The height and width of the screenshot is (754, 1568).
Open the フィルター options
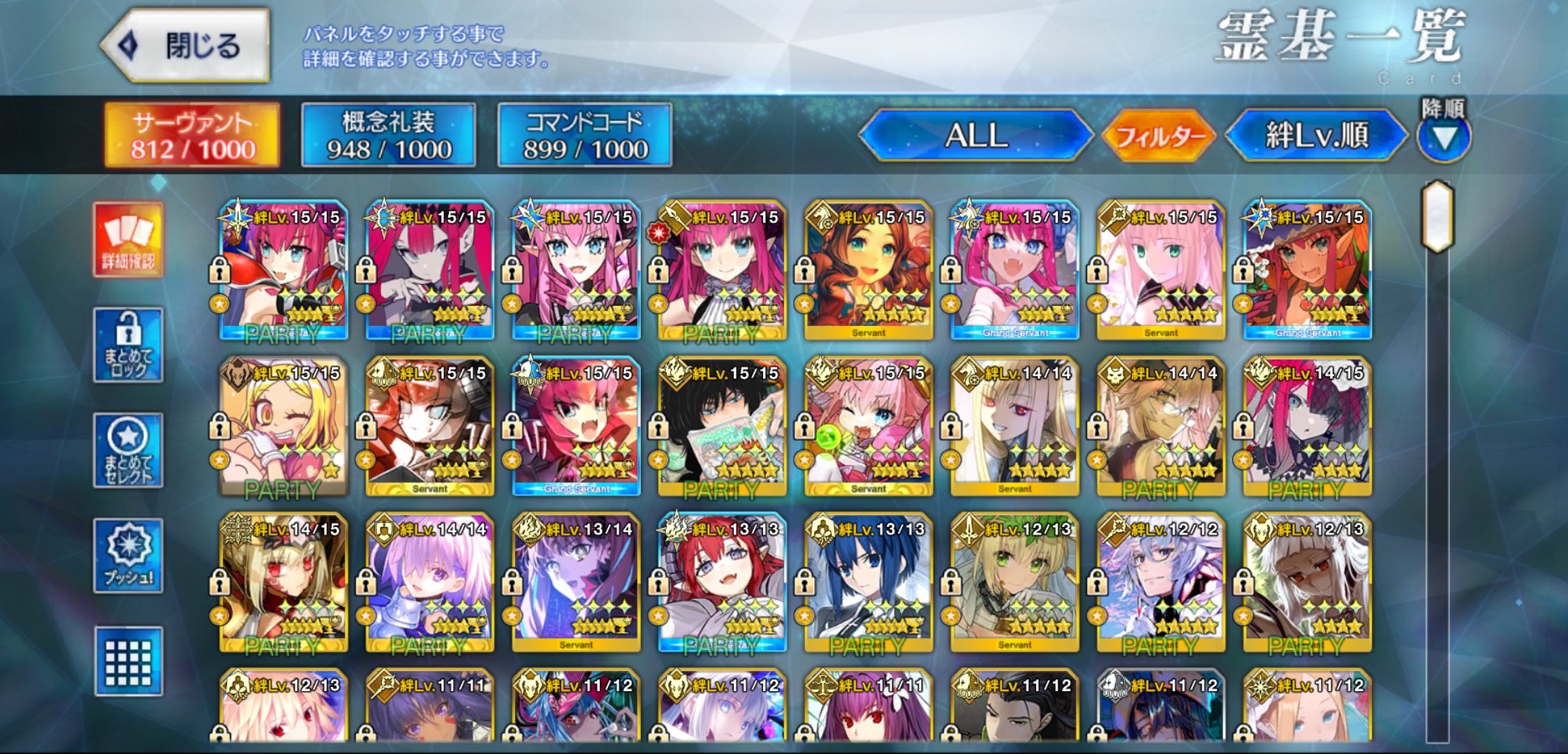point(1159,135)
